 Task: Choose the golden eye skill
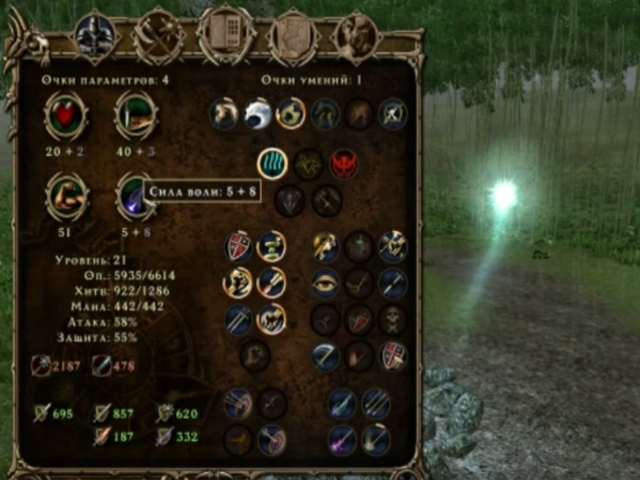325,283
